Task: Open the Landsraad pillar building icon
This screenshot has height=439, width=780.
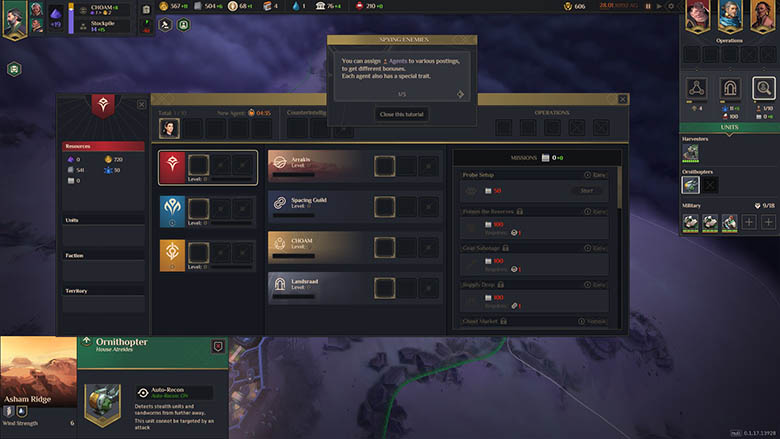Action: click(731, 88)
